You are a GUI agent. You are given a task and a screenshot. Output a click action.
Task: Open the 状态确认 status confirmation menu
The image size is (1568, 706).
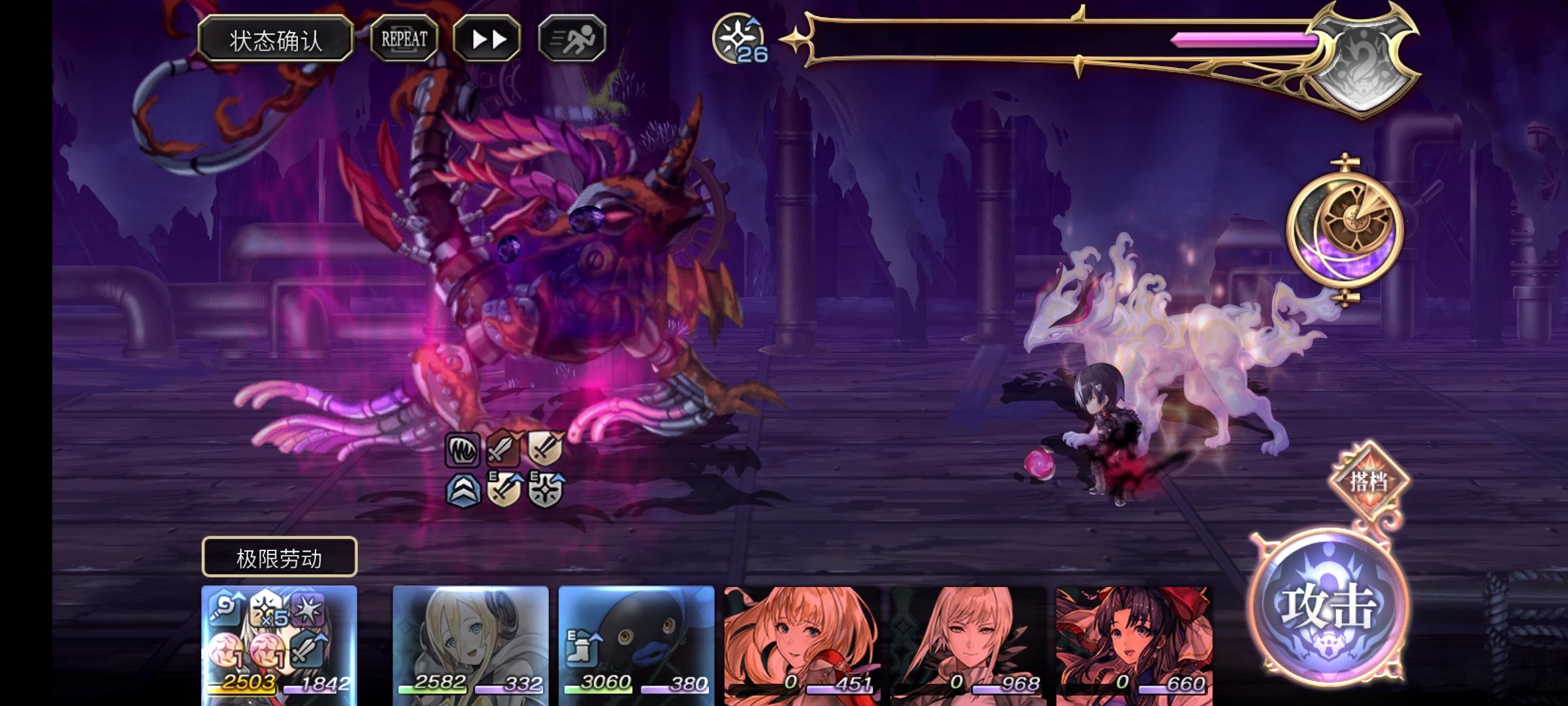276,38
